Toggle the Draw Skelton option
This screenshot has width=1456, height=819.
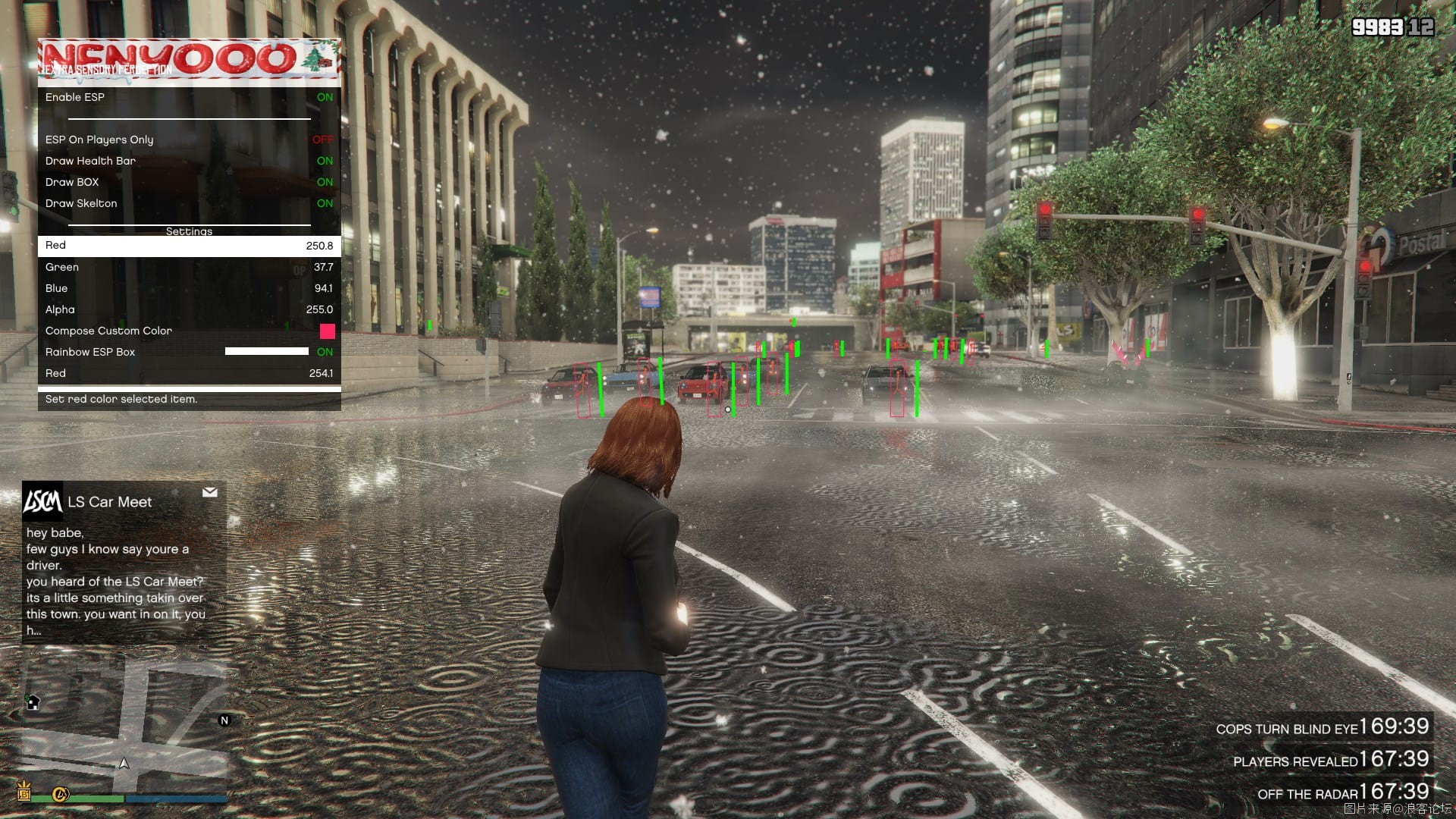coord(189,203)
